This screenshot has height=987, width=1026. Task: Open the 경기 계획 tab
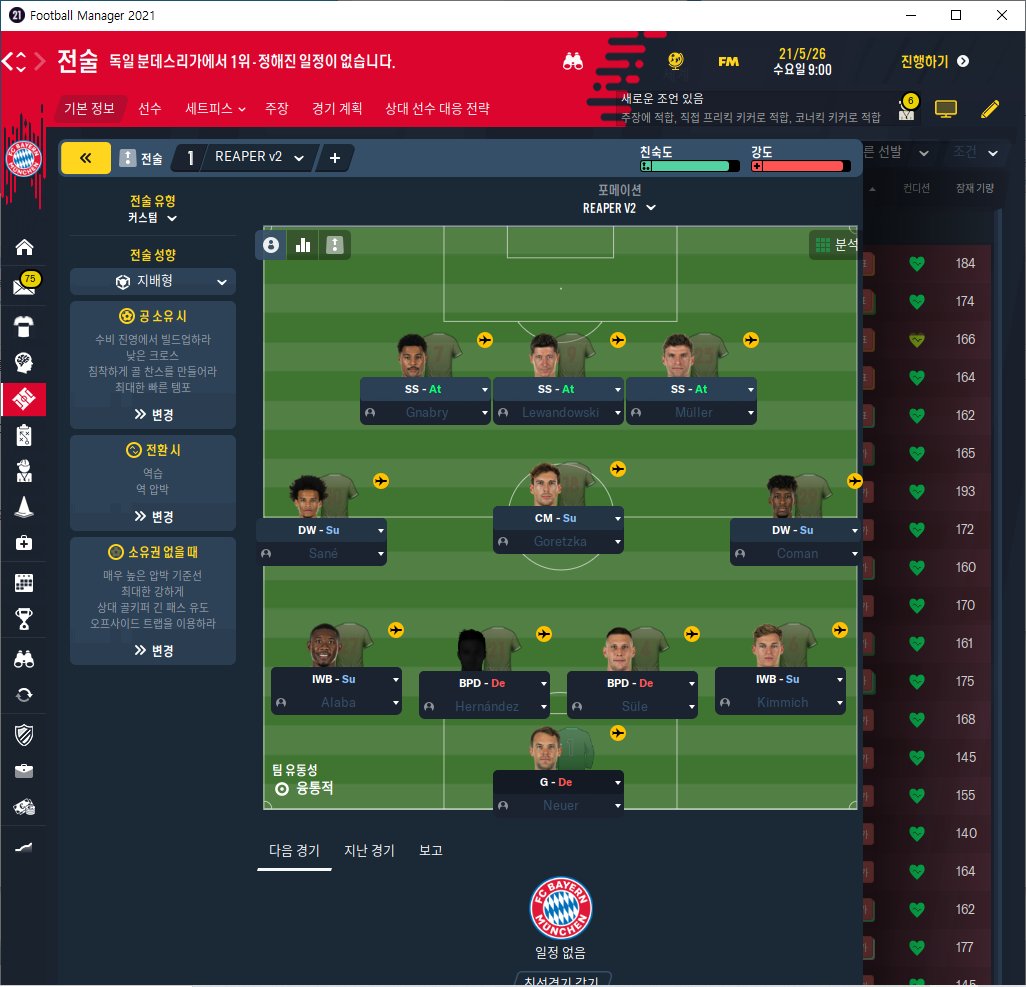point(337,108)
